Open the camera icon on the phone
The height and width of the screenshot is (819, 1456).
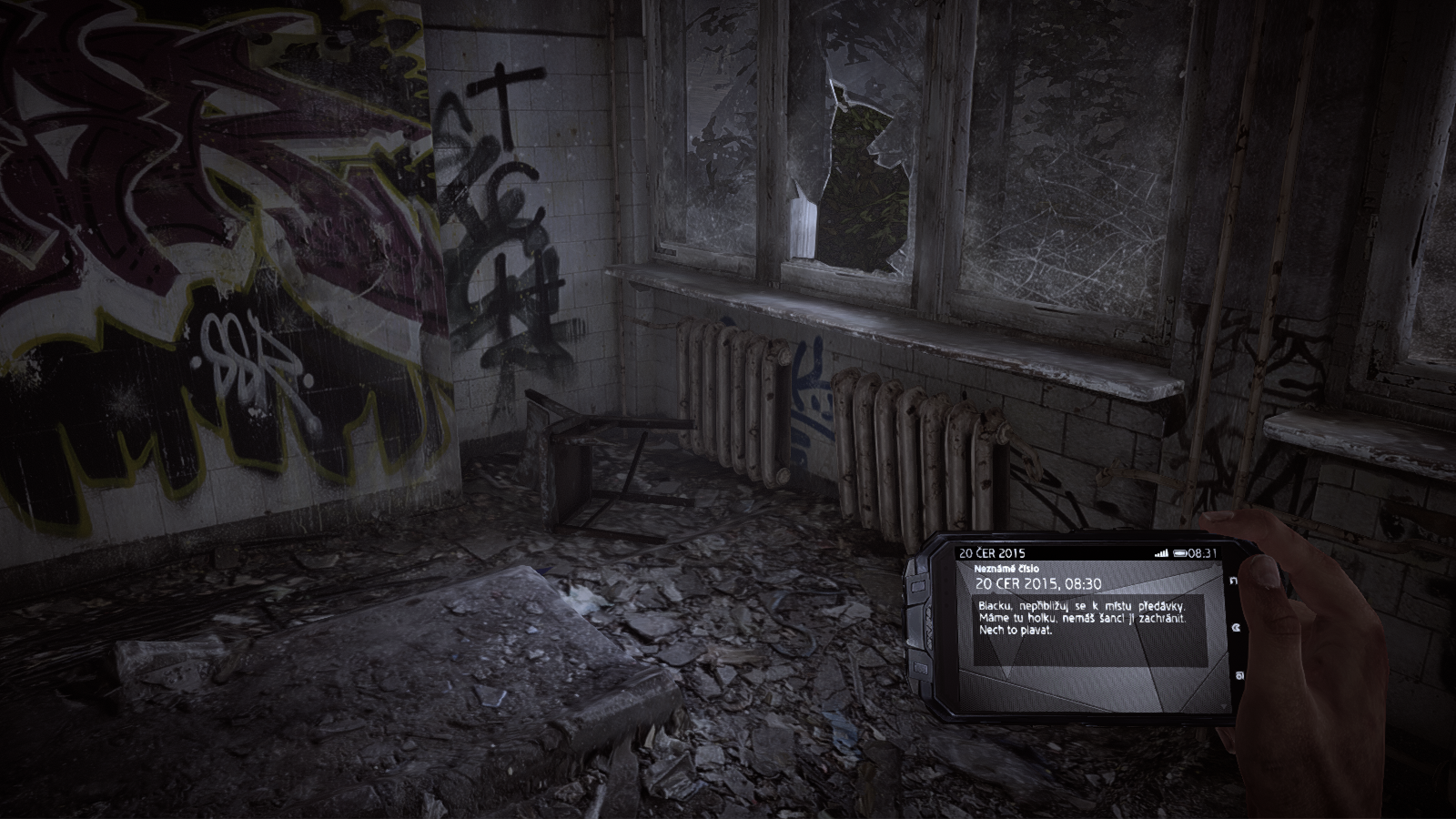pyautogui.click(x=1239, y=675)
